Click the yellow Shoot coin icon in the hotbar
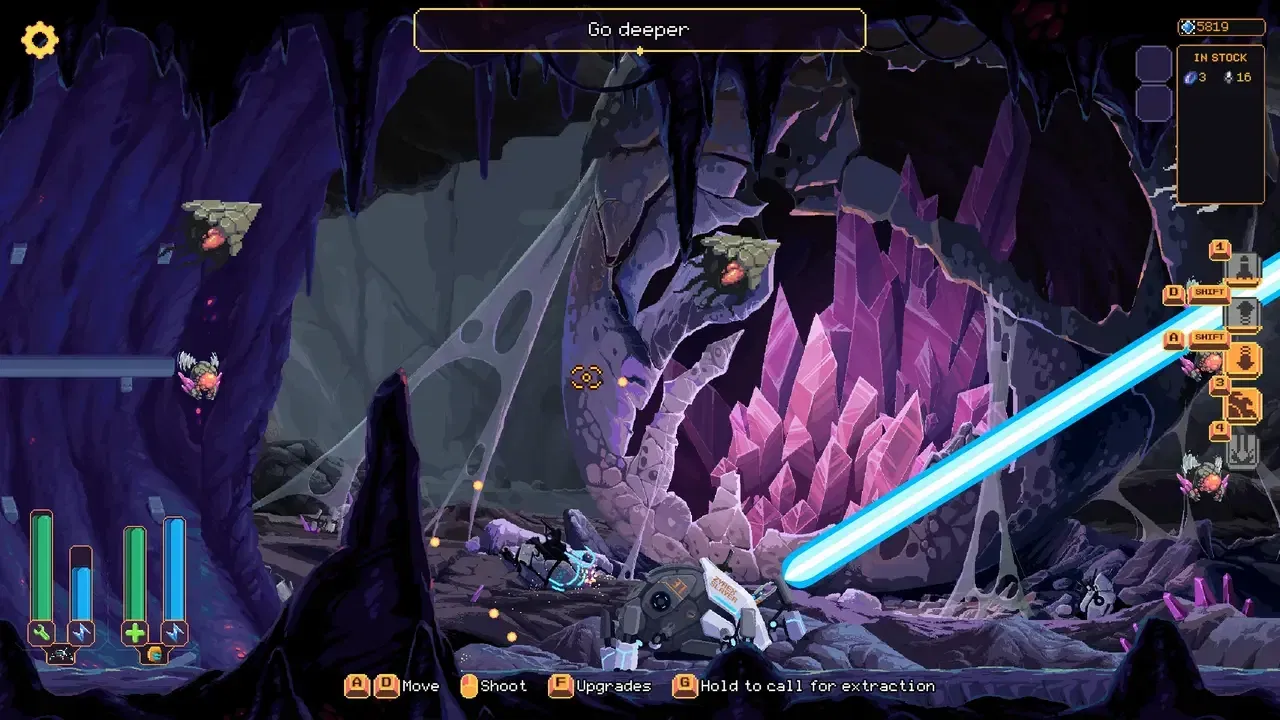This screenshot has height=720, width=1280. pos(467,686)
